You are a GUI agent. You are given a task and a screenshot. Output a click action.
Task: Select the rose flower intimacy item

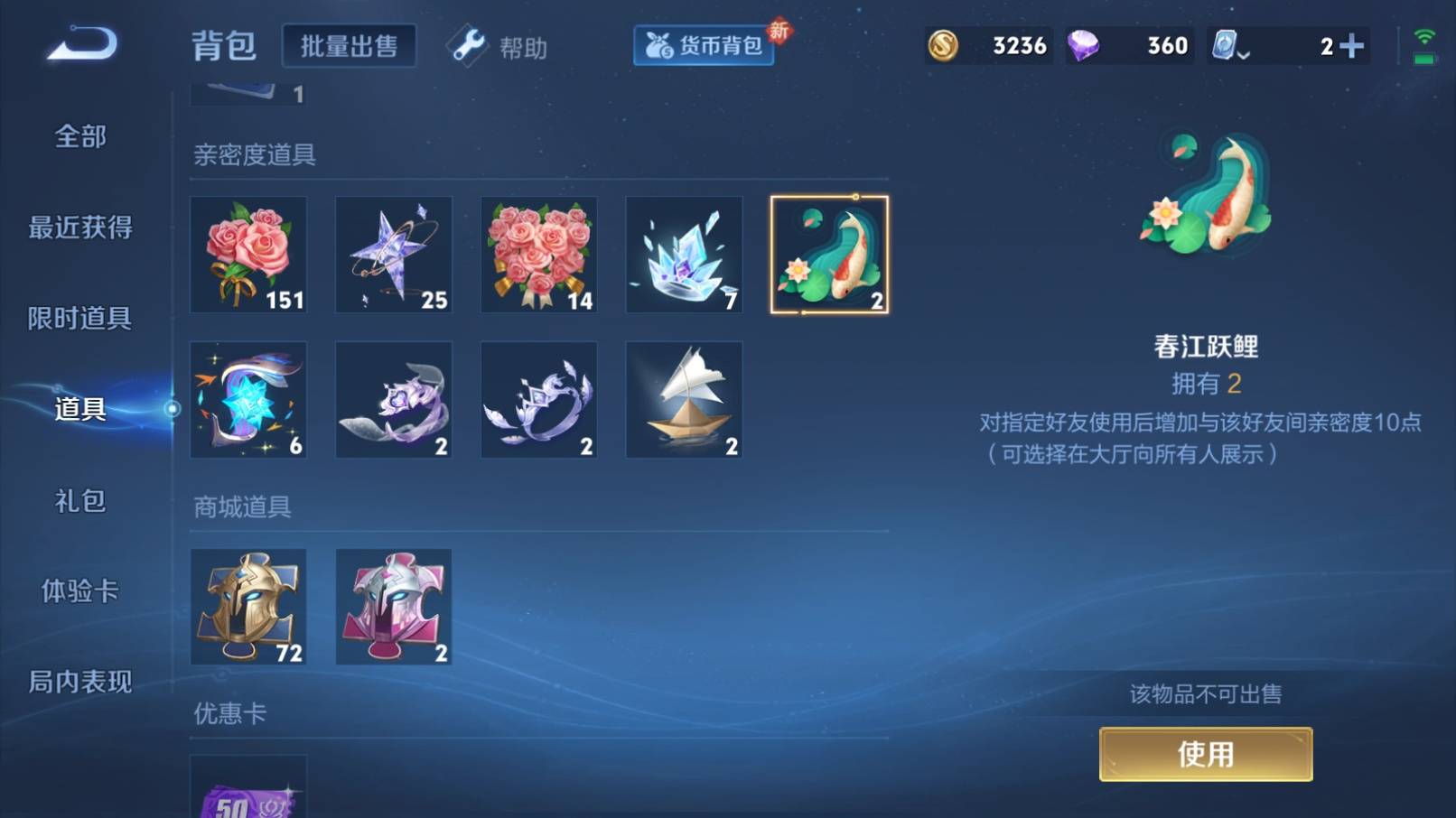[x=248, y=254]
